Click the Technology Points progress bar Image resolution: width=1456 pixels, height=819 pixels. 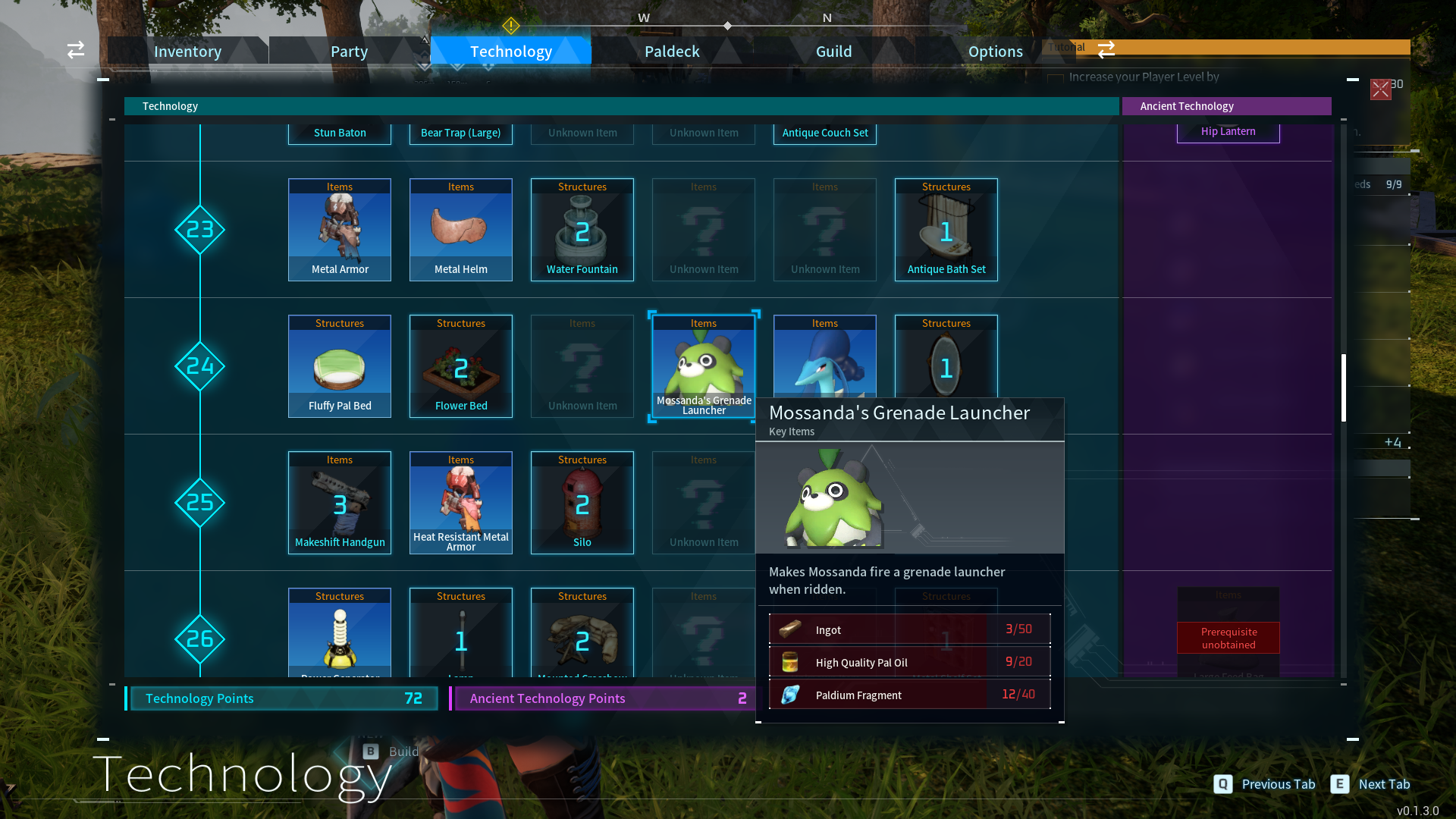tap(282, 698)
